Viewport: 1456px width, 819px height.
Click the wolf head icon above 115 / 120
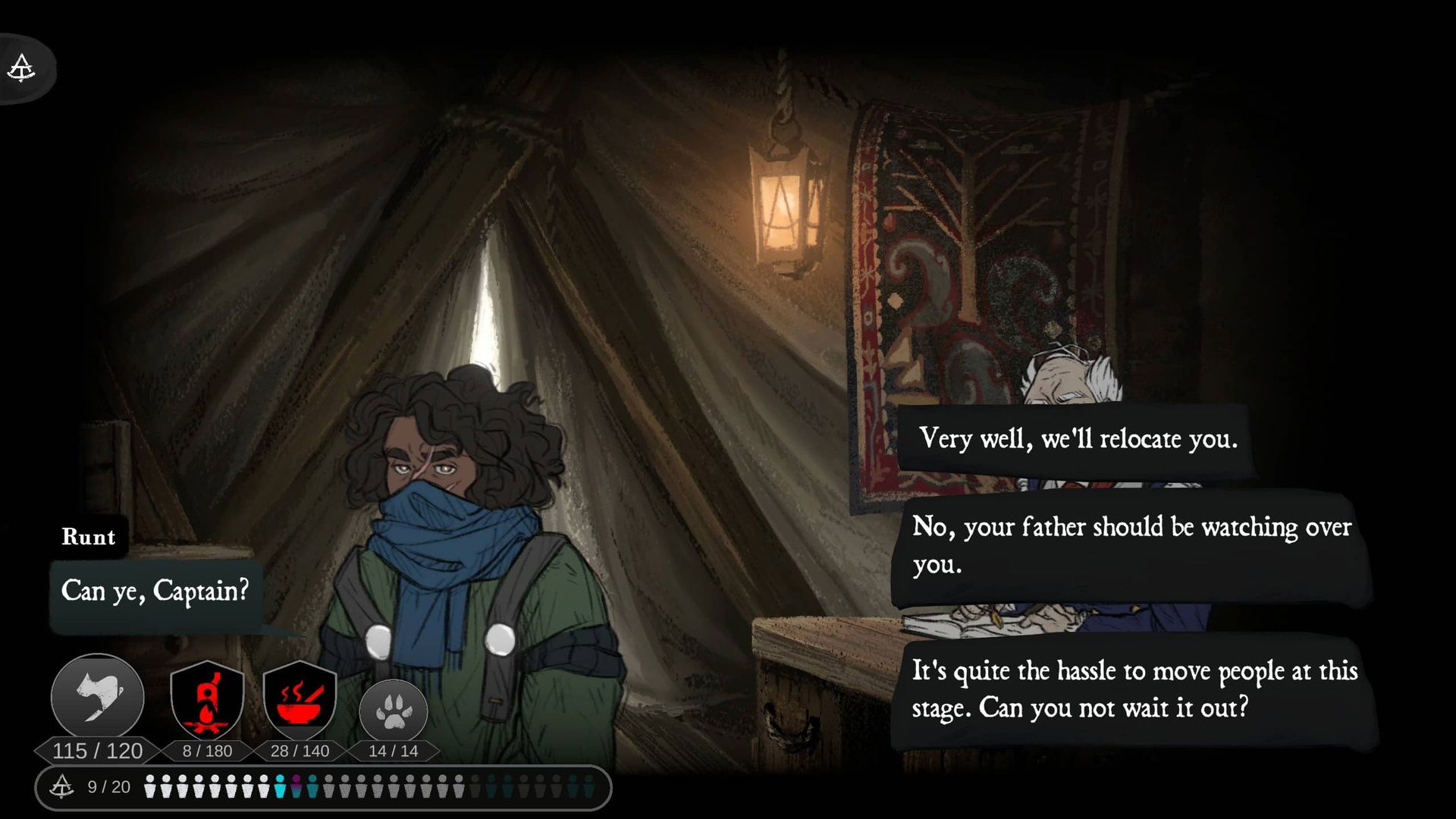tap(98, 697)
